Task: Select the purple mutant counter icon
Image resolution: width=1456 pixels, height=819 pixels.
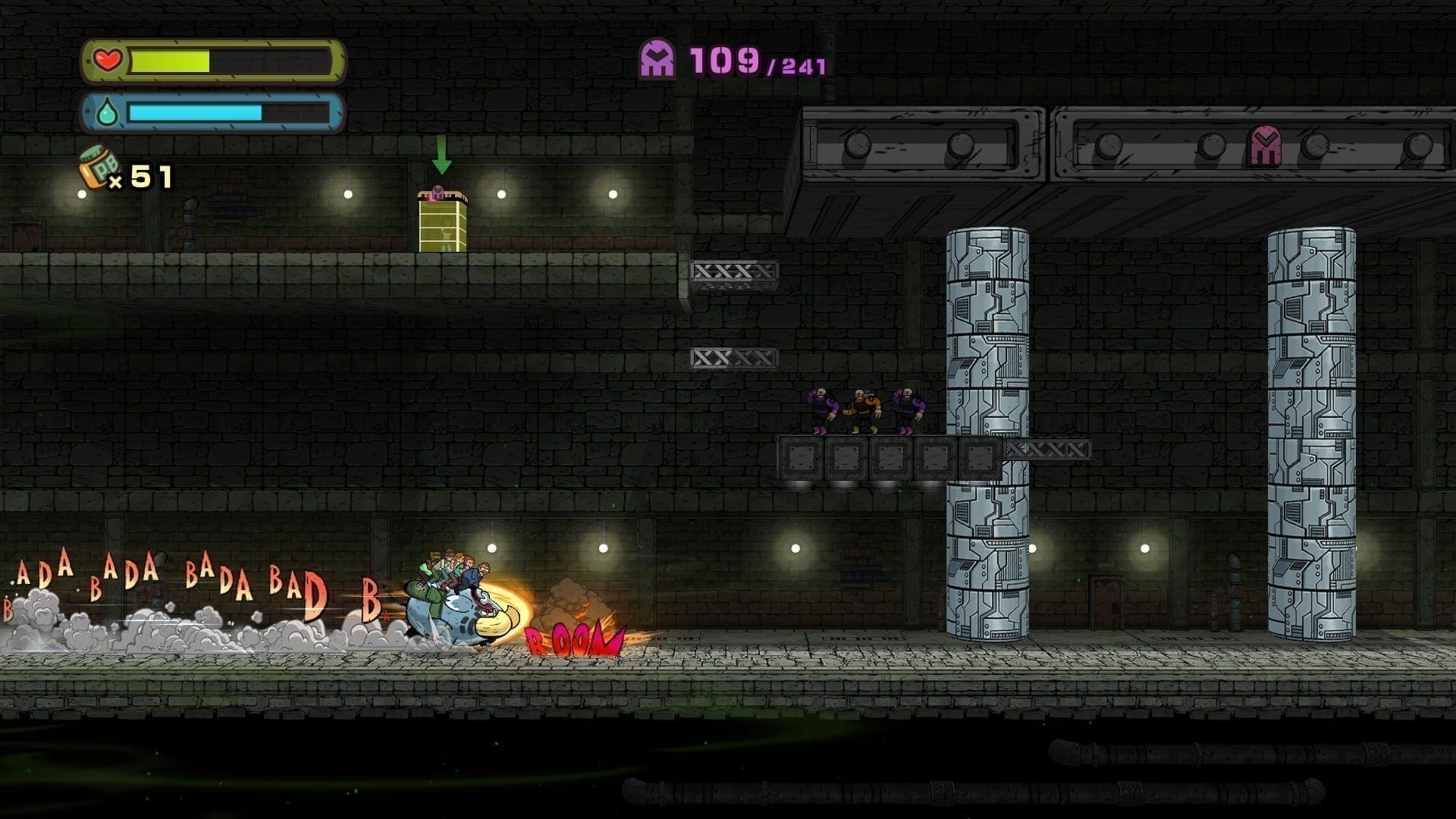Action: point(657,59)
